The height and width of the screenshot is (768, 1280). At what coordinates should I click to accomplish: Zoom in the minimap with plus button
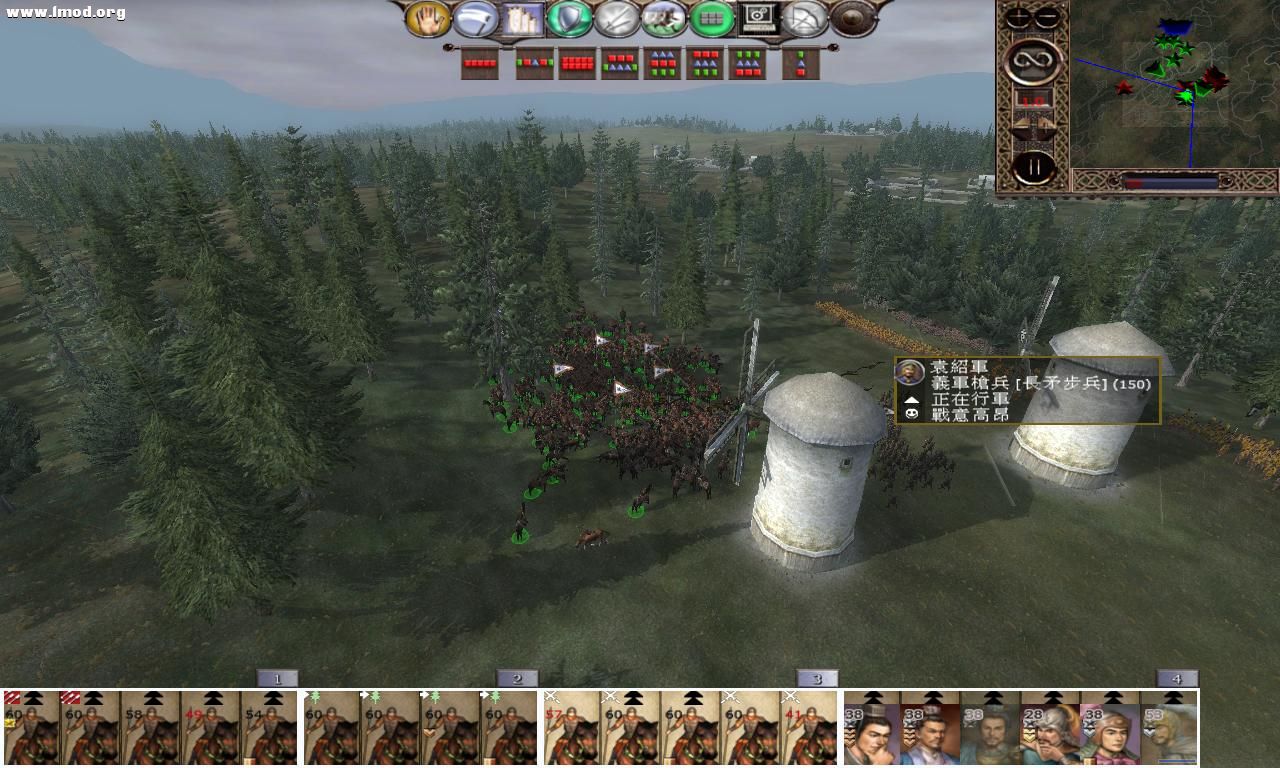pos(1018,18)
